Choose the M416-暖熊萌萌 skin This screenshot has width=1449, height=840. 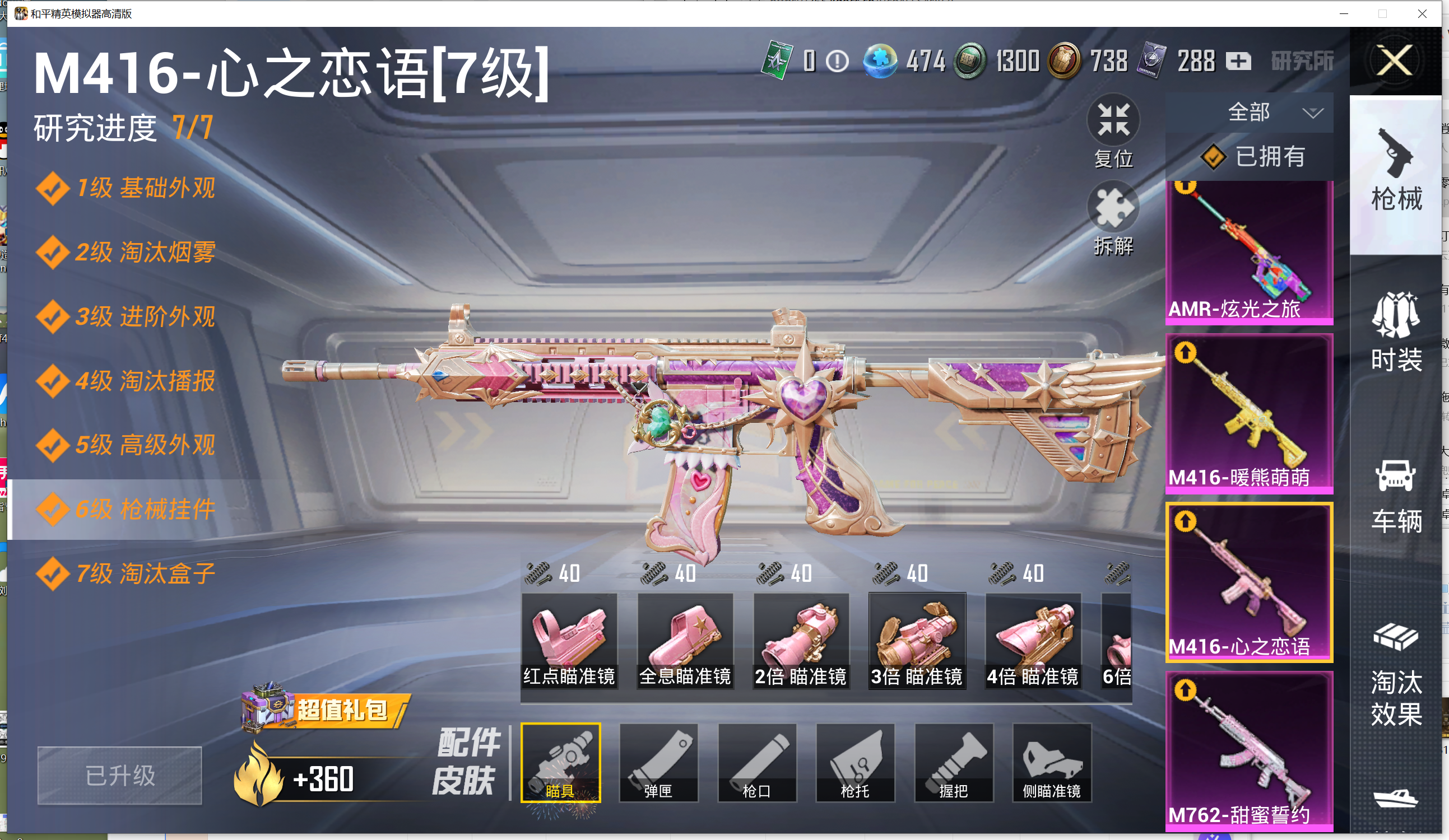click(1249, 414)
